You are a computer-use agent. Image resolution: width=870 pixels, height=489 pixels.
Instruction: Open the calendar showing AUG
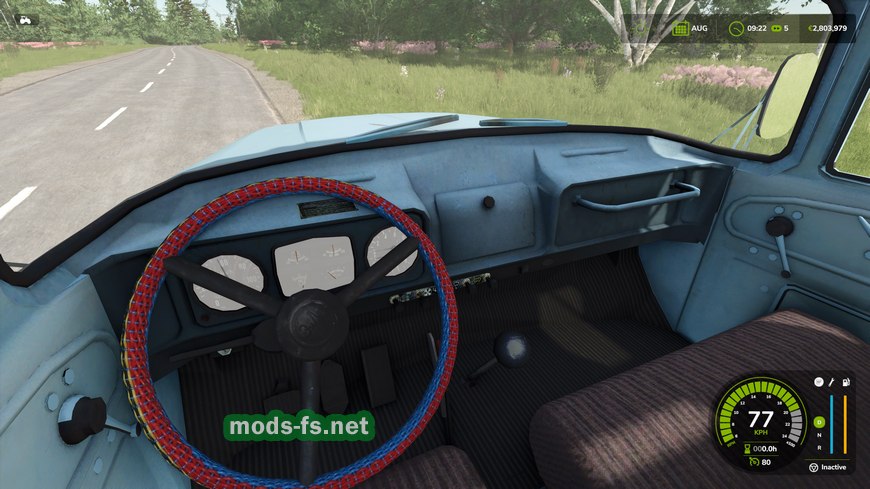pos(681,28)
